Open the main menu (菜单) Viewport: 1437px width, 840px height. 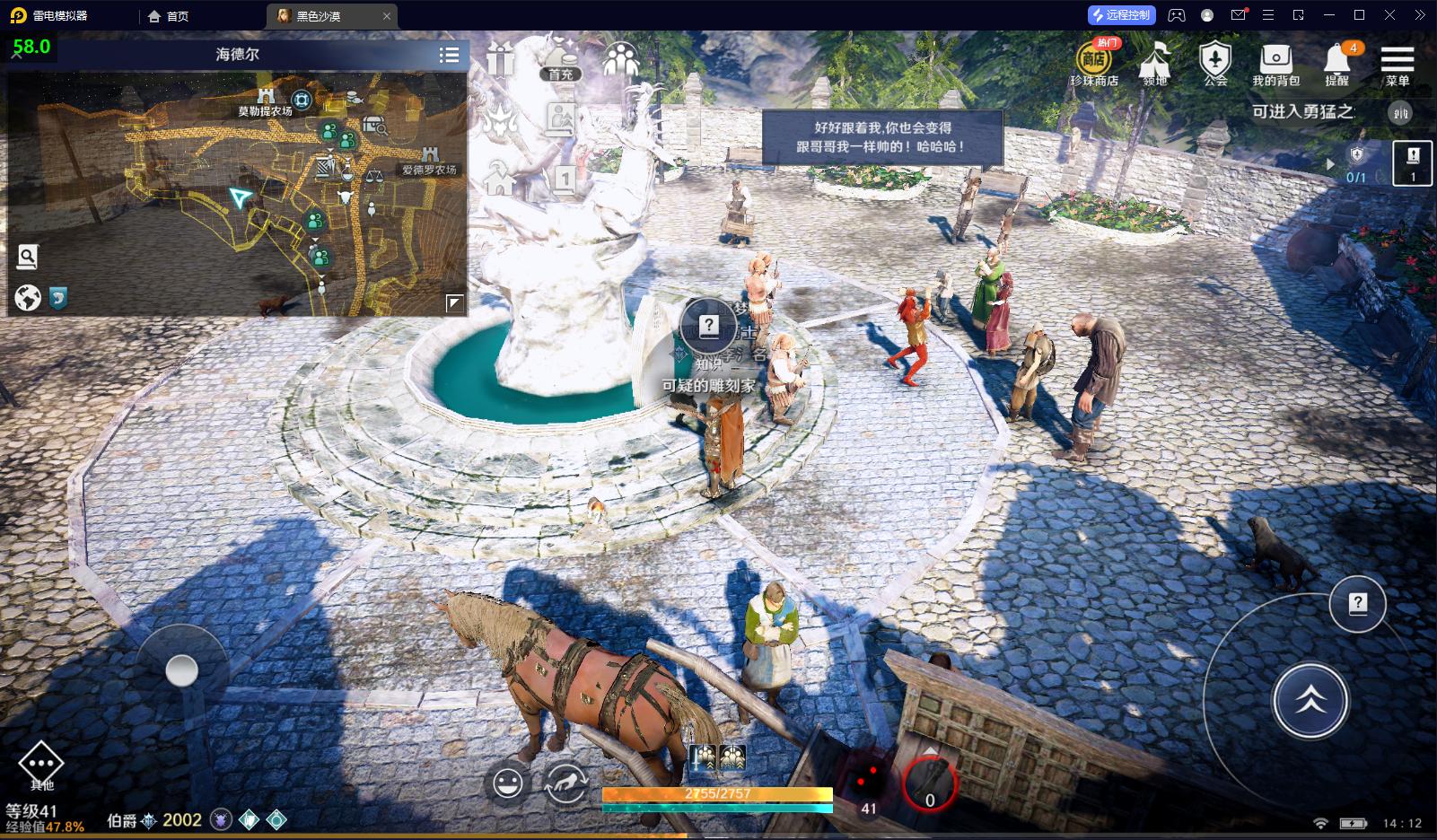pyautogui.click(x=1398, y=65)
